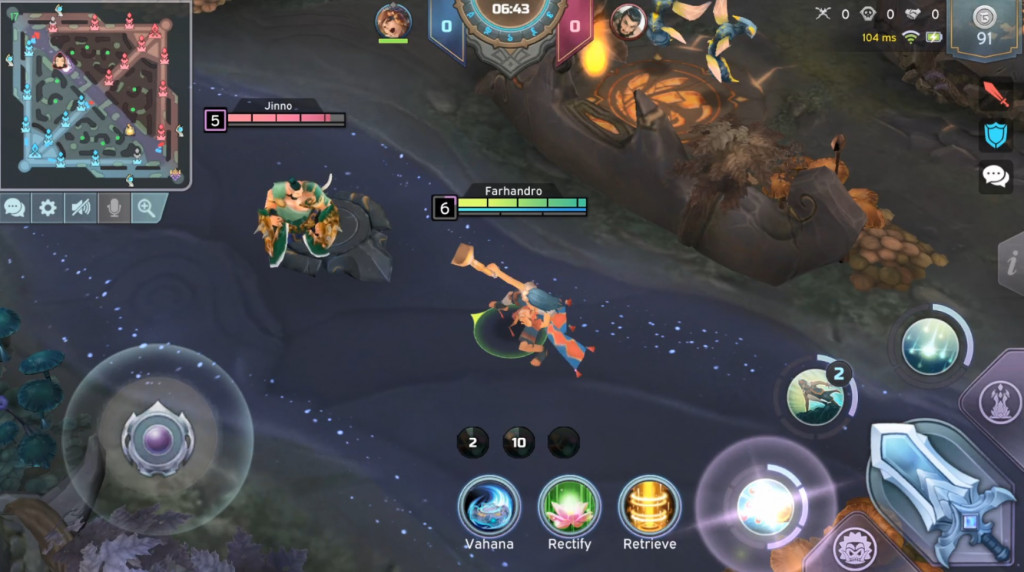The width and height of the screenshot is (1024, 572).
Task: Click the minimap in the corner
Action: [97, 95]
